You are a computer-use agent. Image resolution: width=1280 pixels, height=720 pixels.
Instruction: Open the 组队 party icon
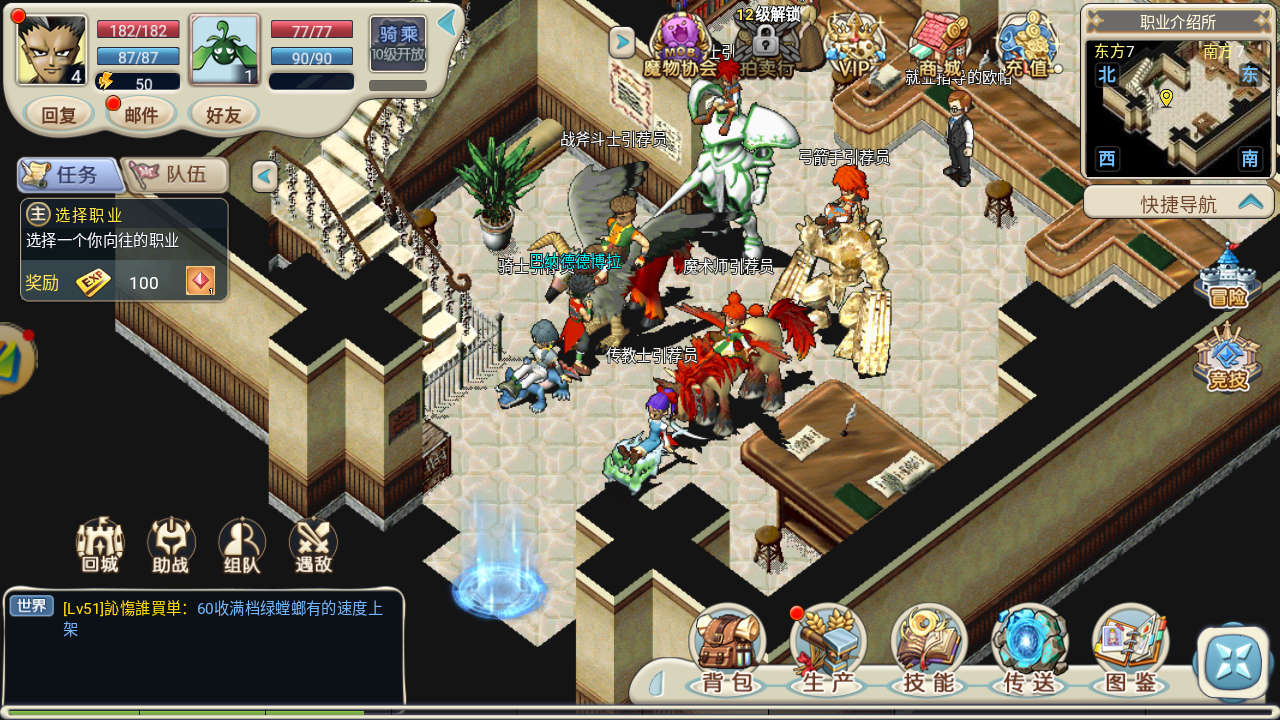[x=242, y=545]
